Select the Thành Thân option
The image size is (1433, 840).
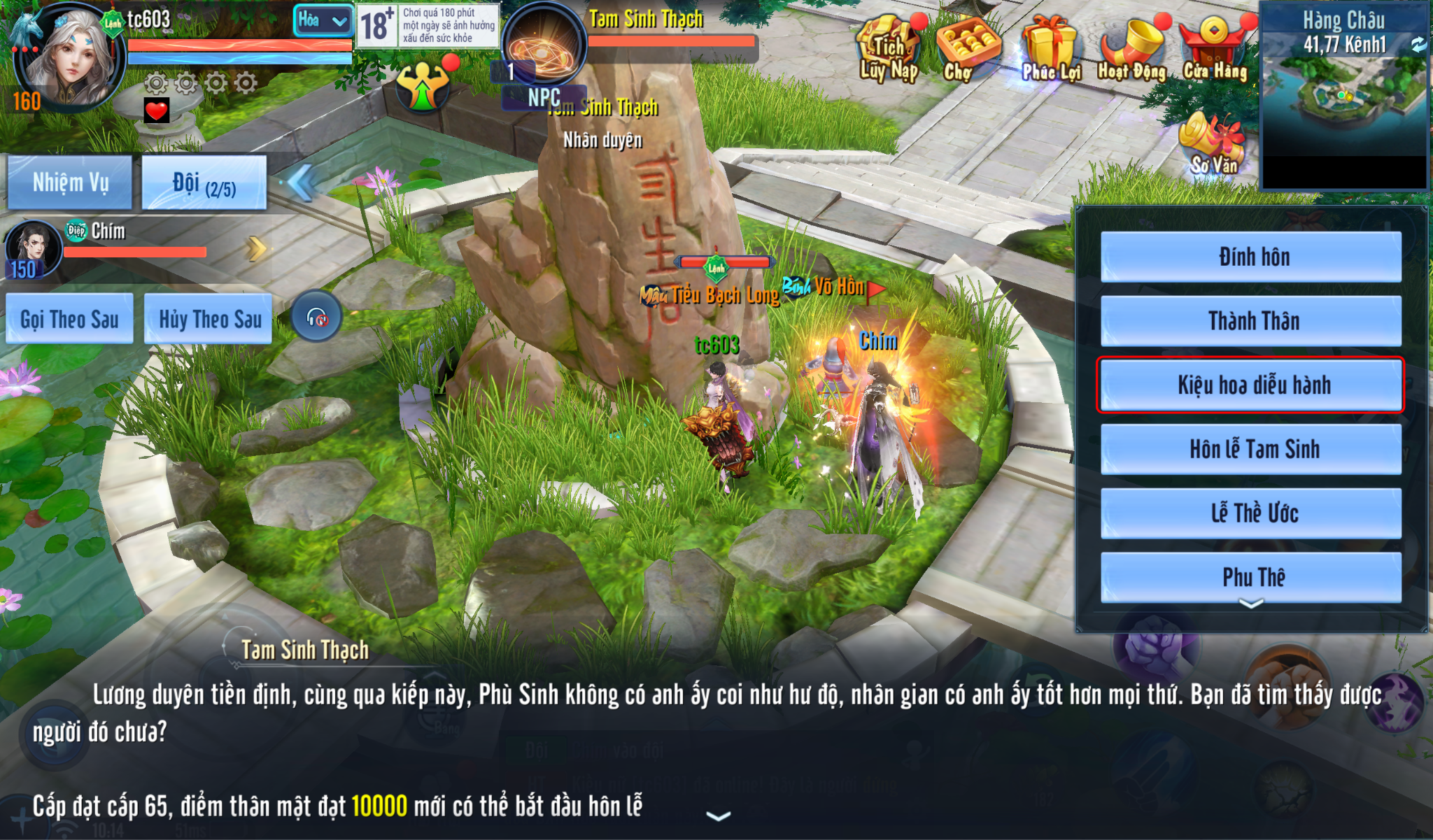(1251, 321)
